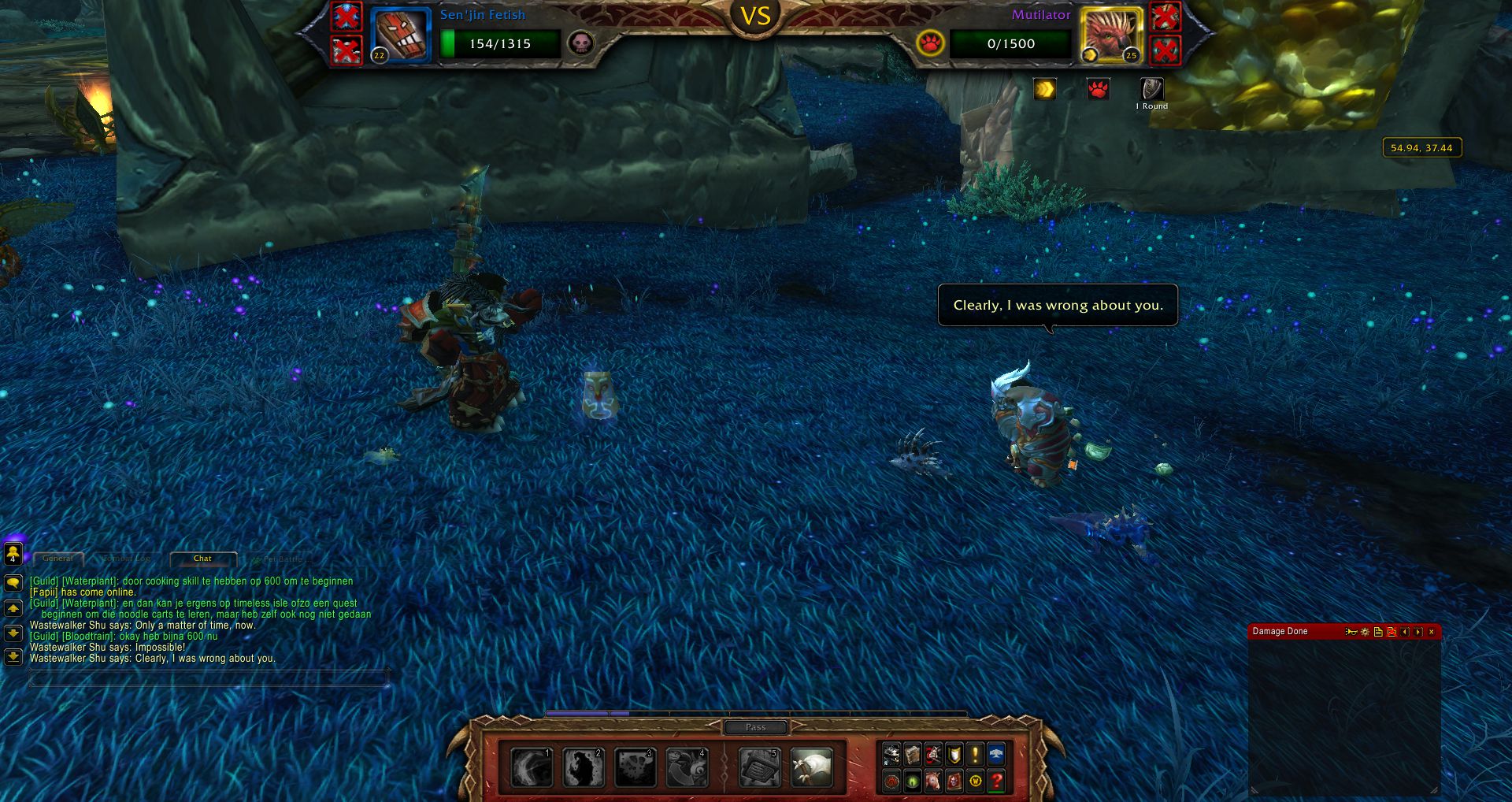Screen dimensions: 1512x802
Task: Click the yellow exclamation mark micro button
Action: coord(975,756)
